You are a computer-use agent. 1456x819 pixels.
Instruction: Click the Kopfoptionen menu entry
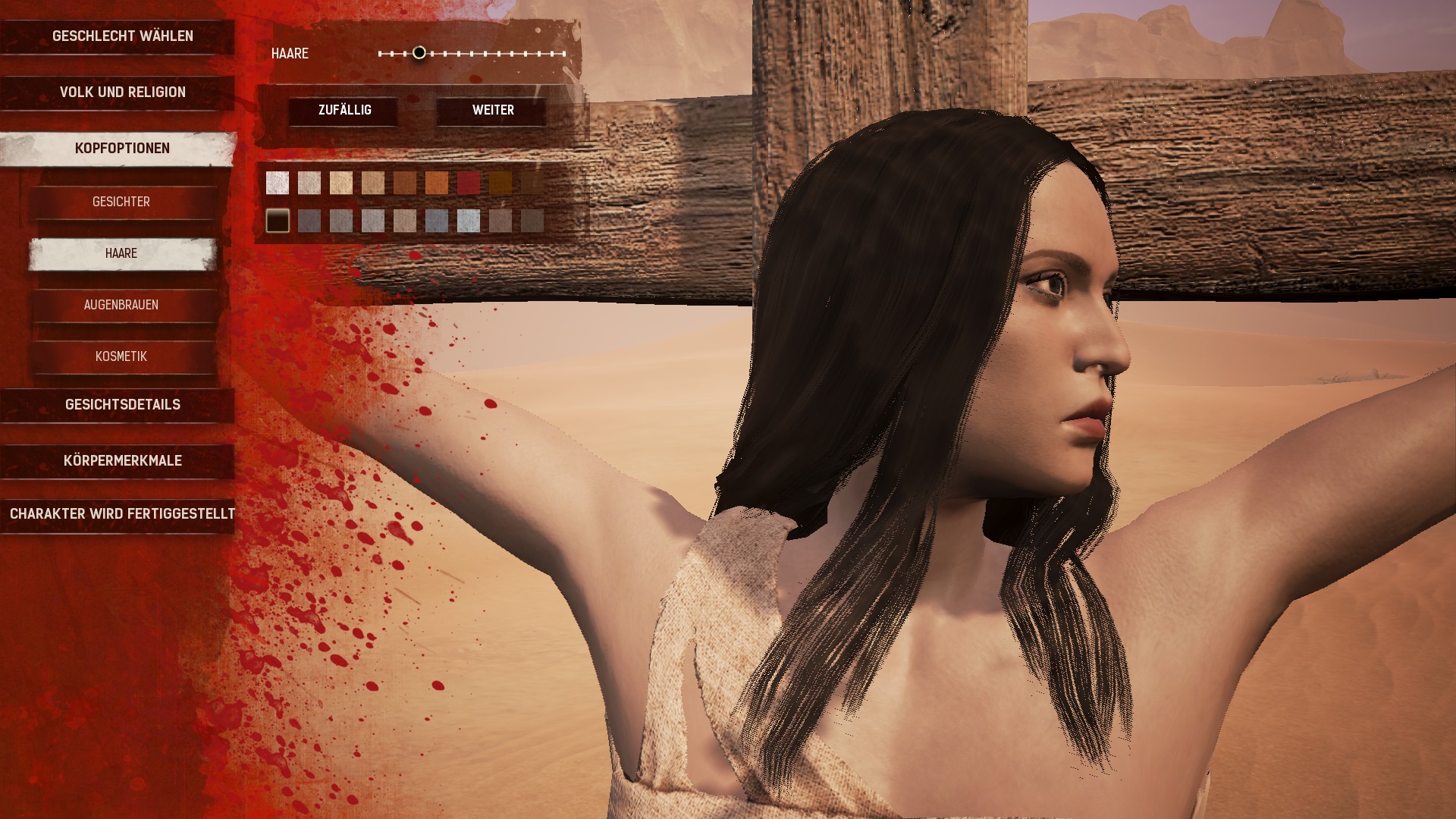122,149
